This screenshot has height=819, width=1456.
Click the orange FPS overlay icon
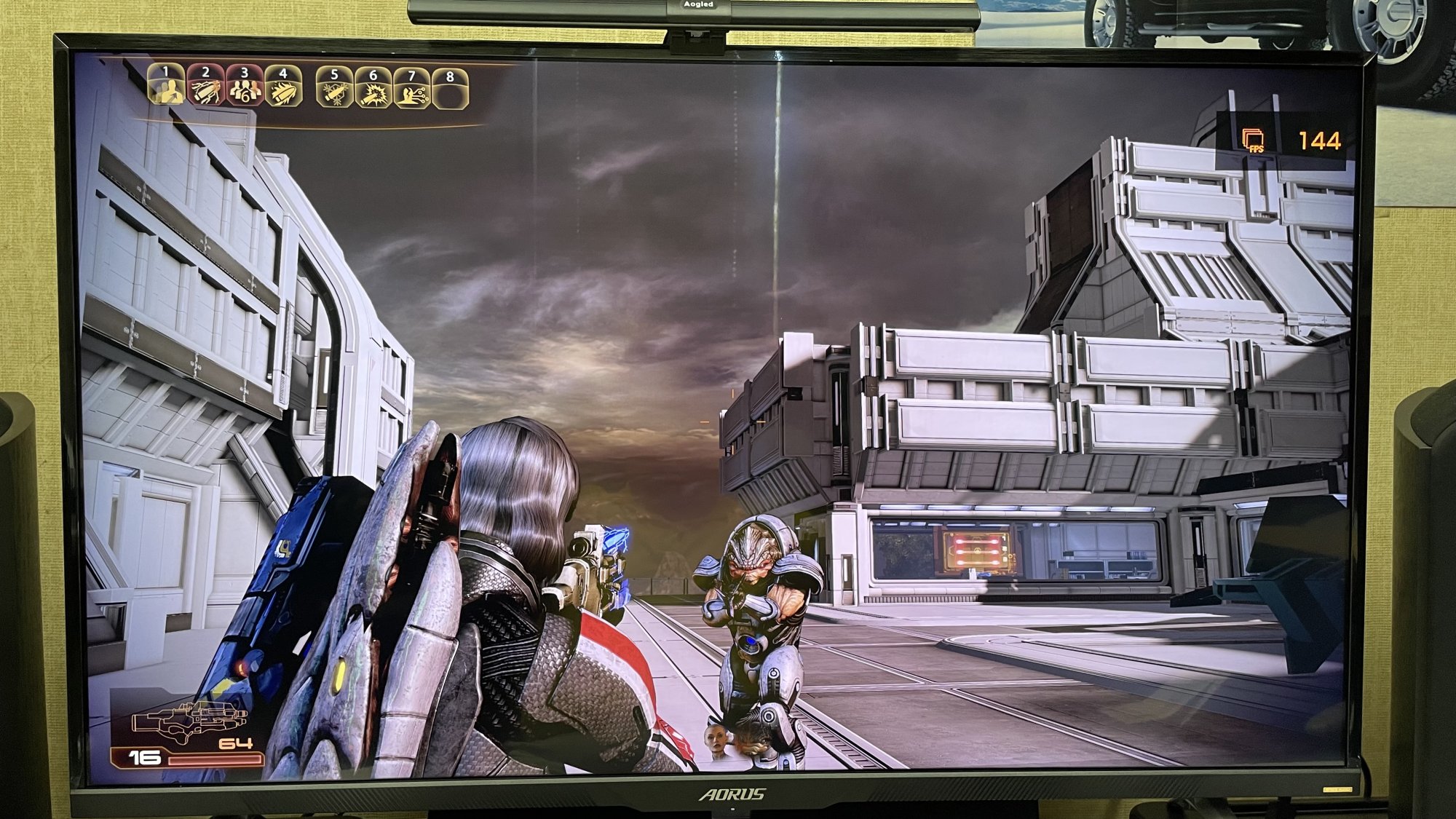[x=1253, y=139]
